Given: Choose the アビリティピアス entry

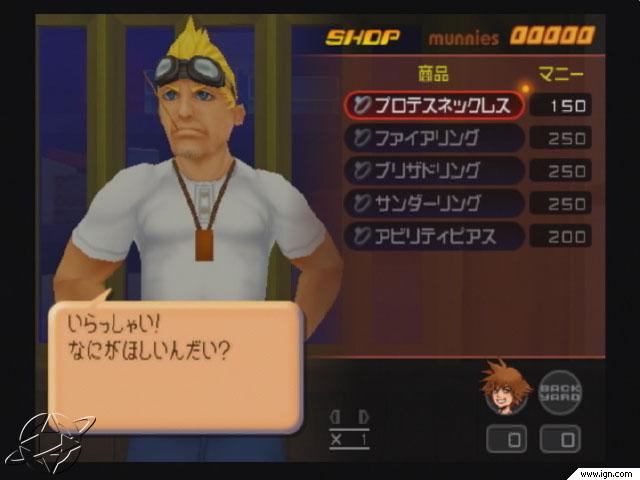Looking at the screenshot, I should pyautogui.click(x=434, y=236).
